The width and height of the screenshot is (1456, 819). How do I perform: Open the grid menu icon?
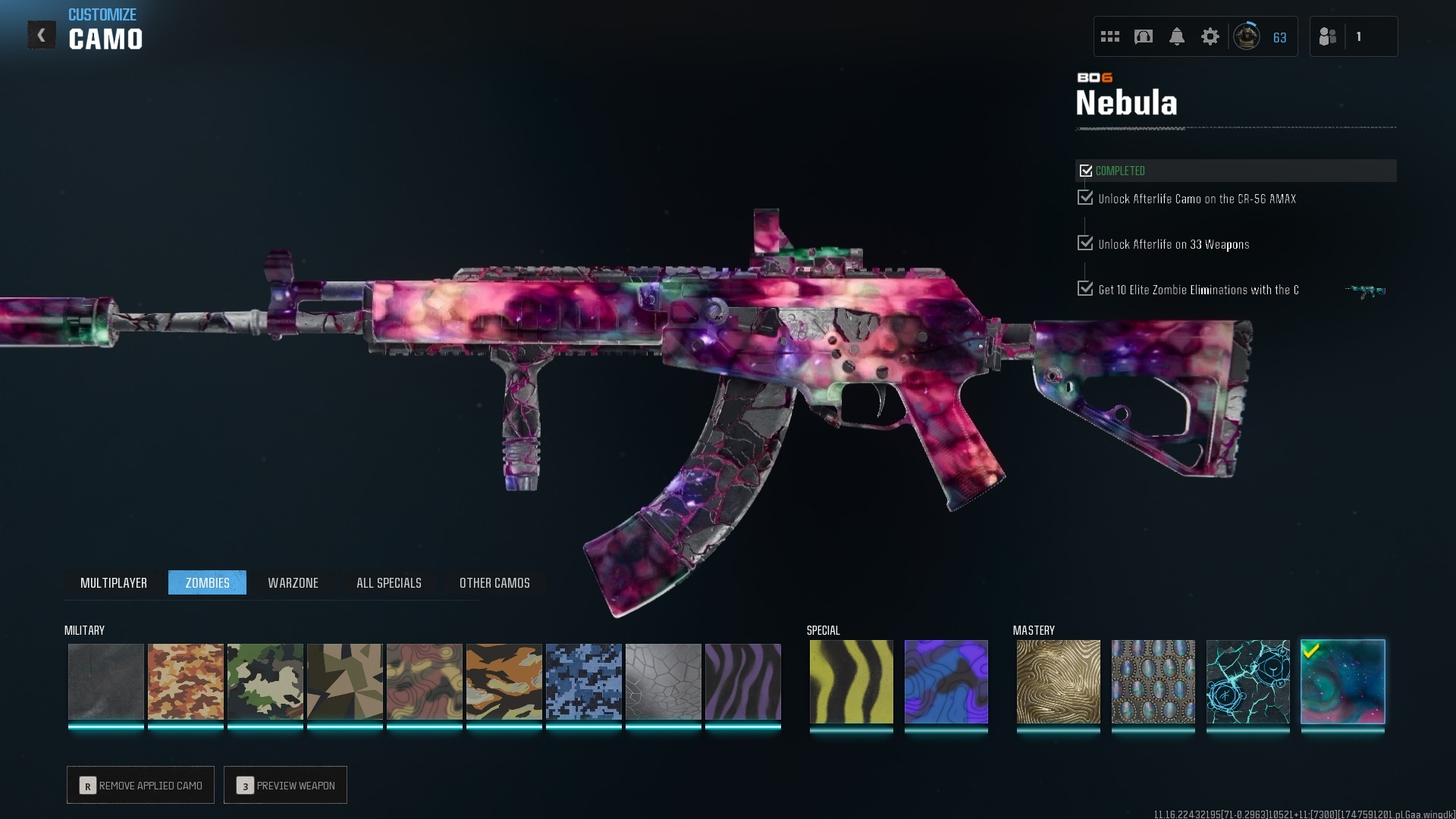1109,36
